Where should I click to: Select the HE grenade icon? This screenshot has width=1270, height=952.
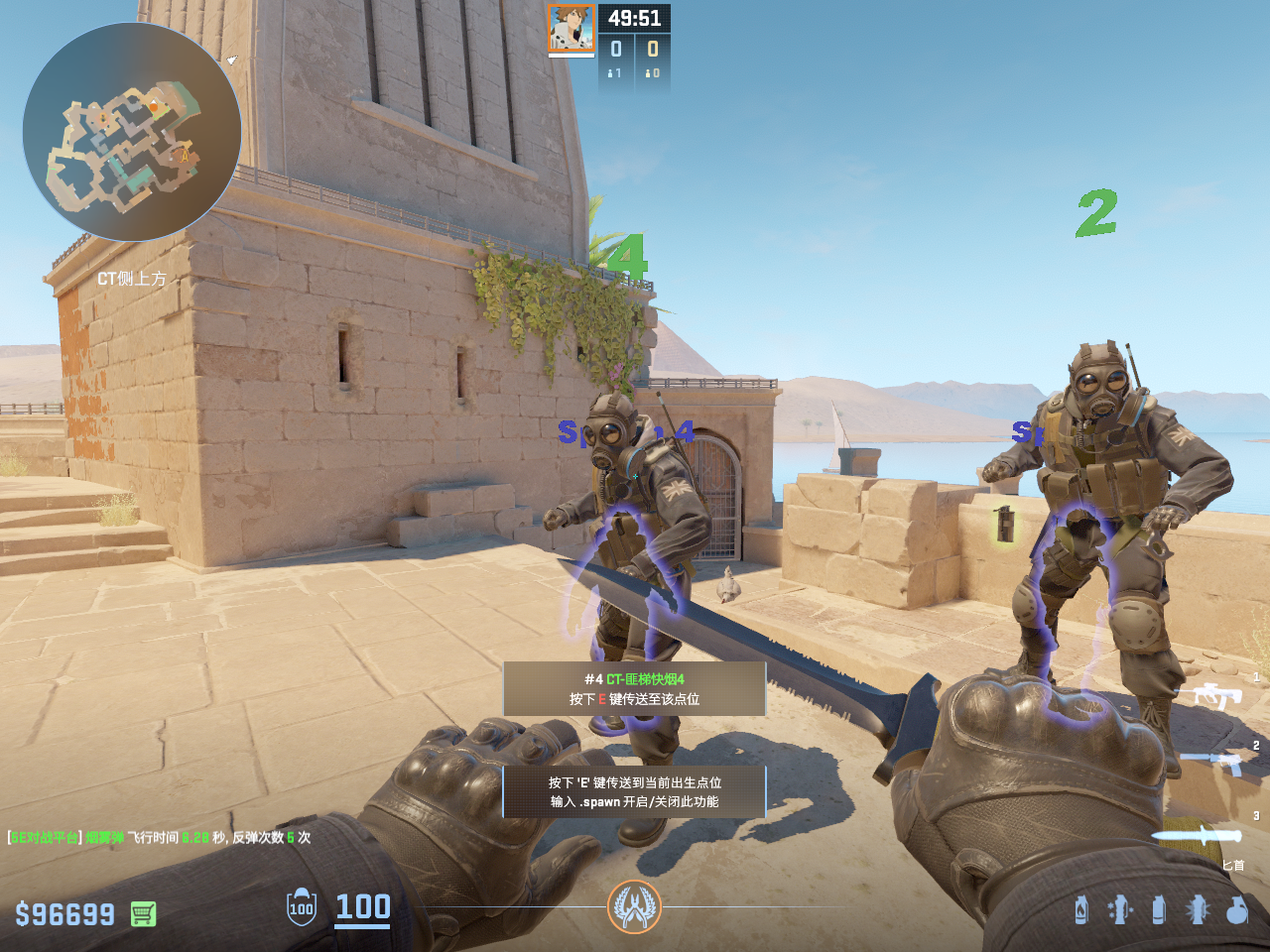(x=1236, y=909)
